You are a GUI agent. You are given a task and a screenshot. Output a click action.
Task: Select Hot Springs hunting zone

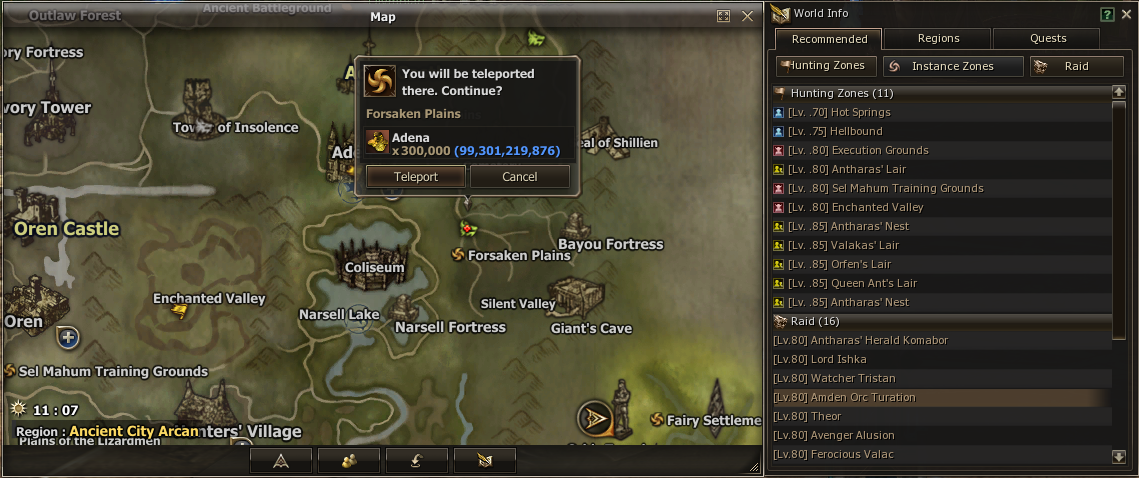point(860,112)
